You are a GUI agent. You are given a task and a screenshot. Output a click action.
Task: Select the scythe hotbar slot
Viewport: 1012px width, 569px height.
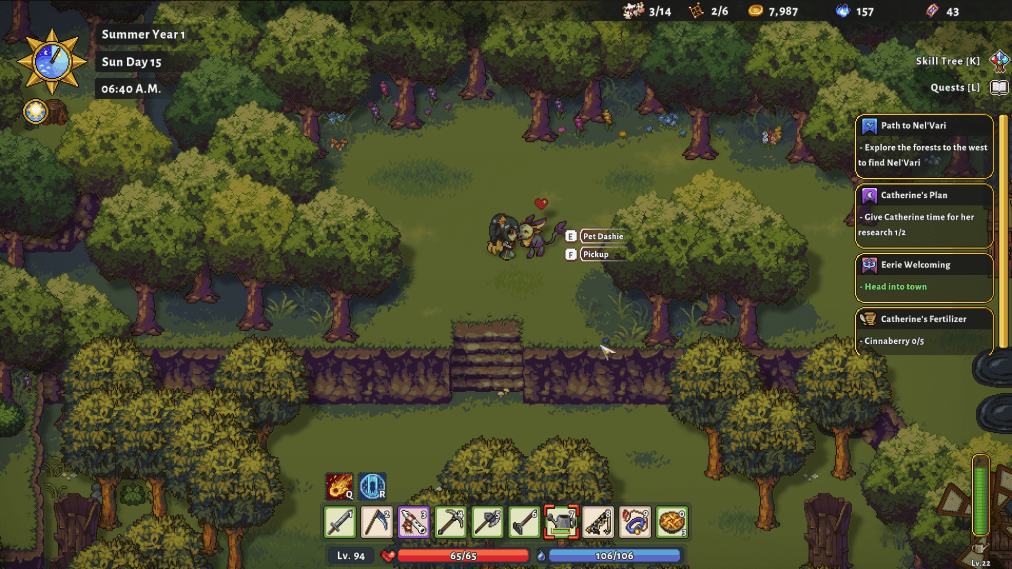point(377,522)
